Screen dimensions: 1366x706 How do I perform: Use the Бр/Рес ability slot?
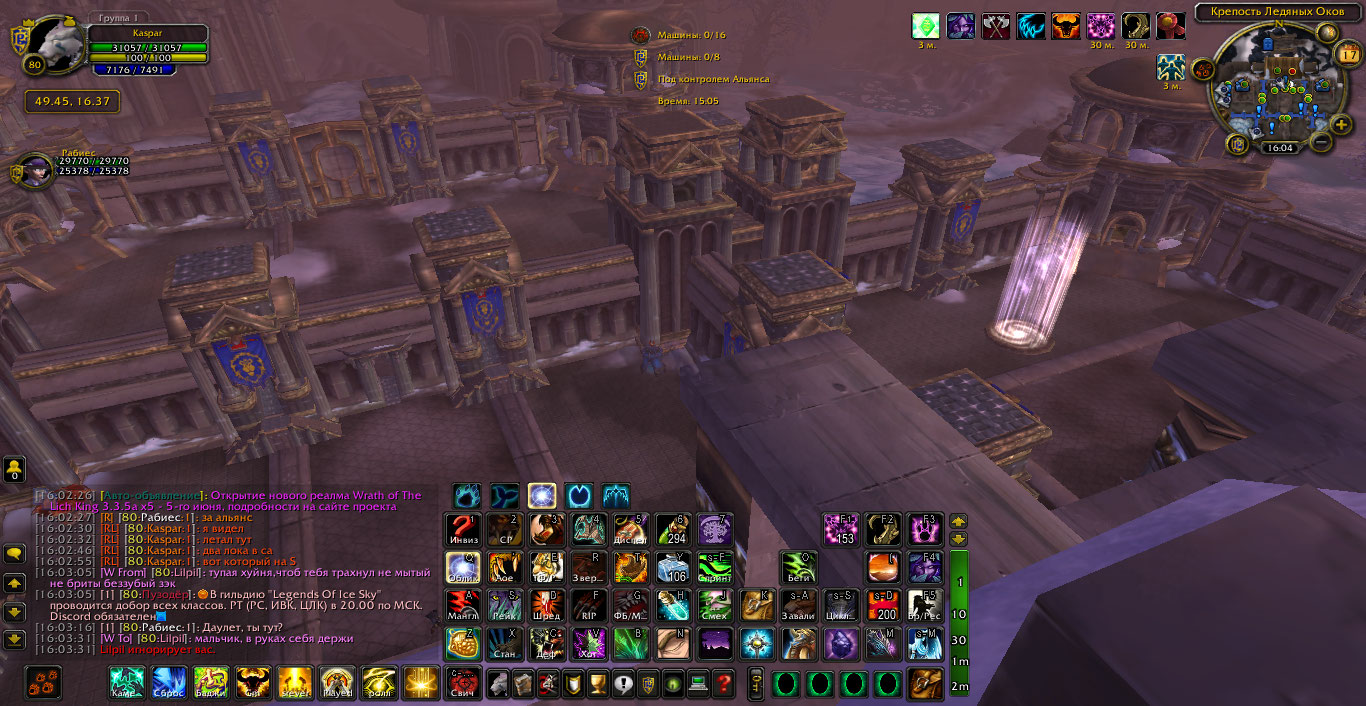coord(925,606)
